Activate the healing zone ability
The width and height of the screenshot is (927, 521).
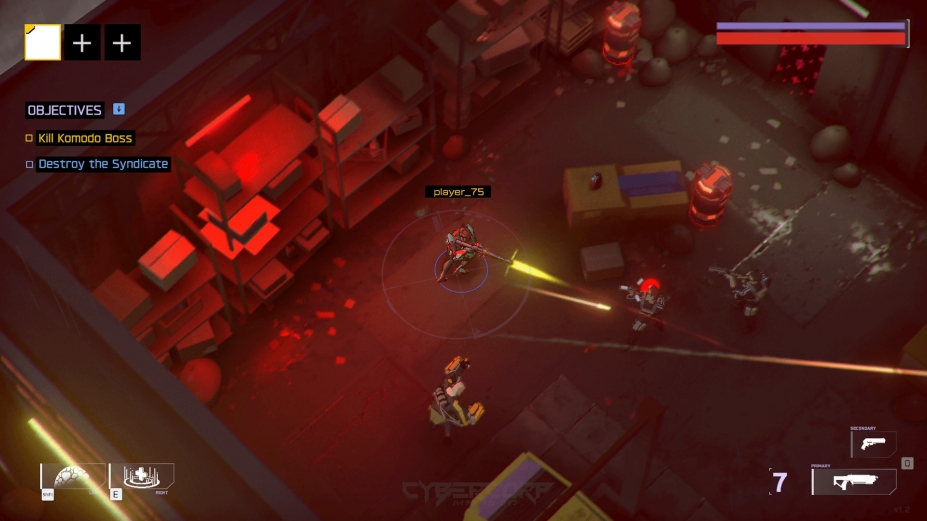click(x=147, y=476)
